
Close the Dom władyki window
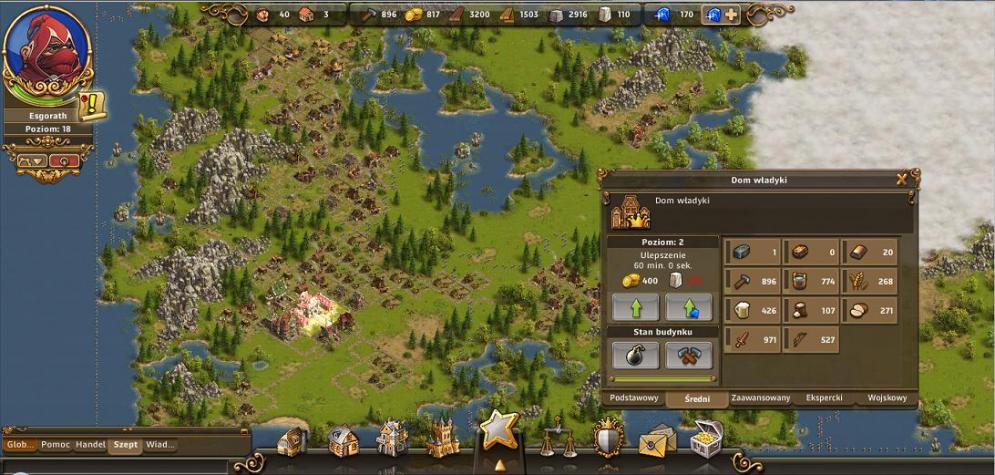point(902,180)
